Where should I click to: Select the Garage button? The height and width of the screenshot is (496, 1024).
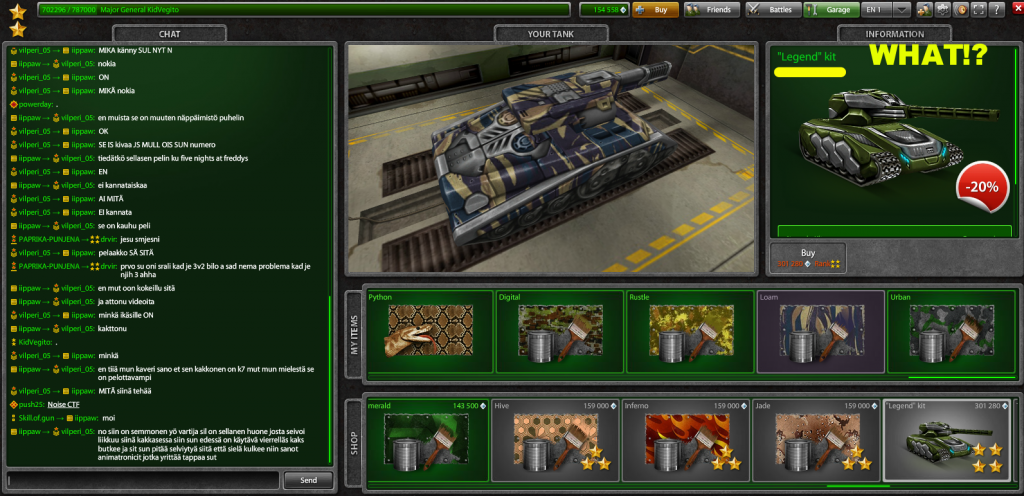pos(832,10)
